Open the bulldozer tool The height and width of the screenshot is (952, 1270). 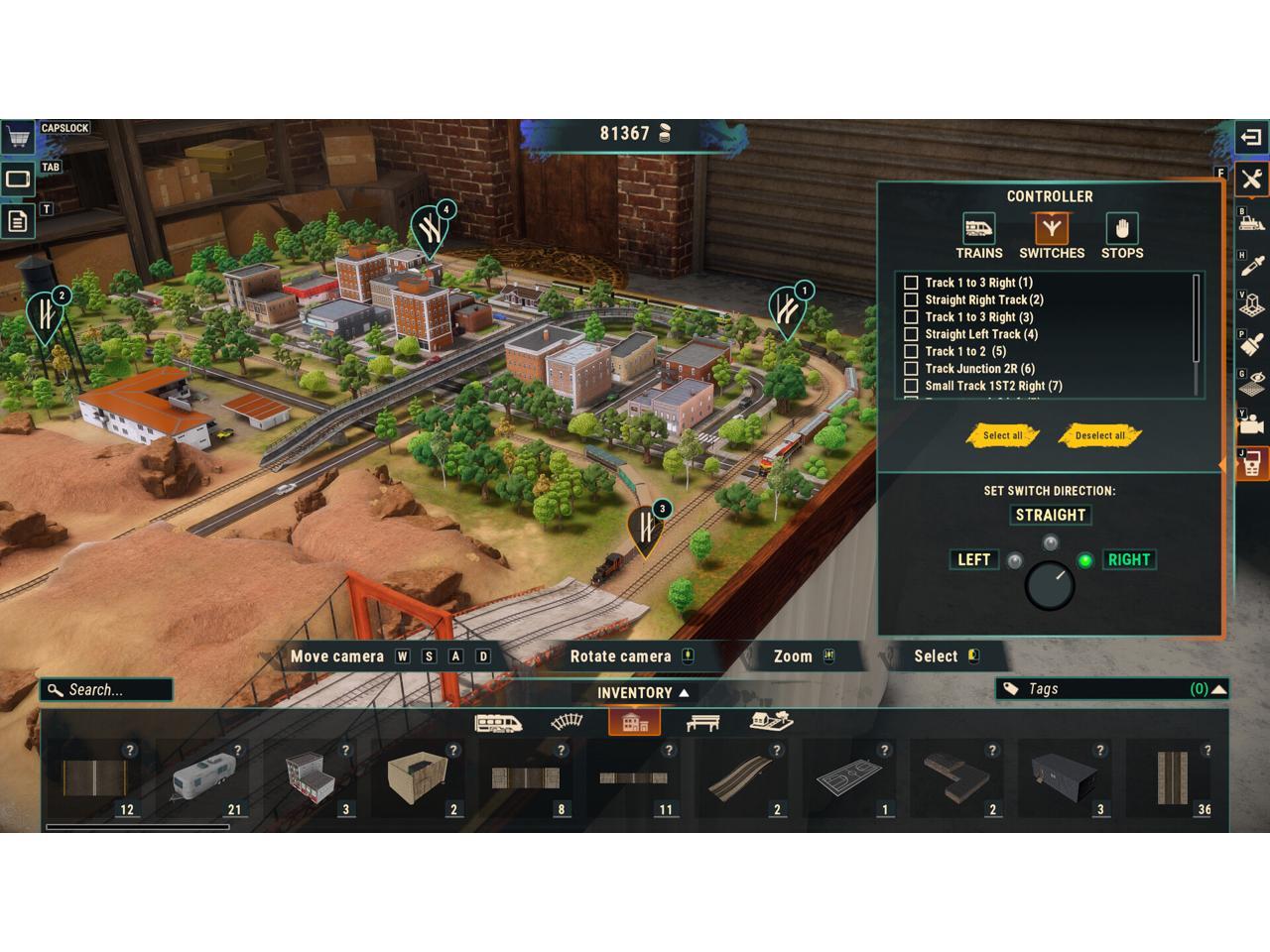pos(1252,222)
